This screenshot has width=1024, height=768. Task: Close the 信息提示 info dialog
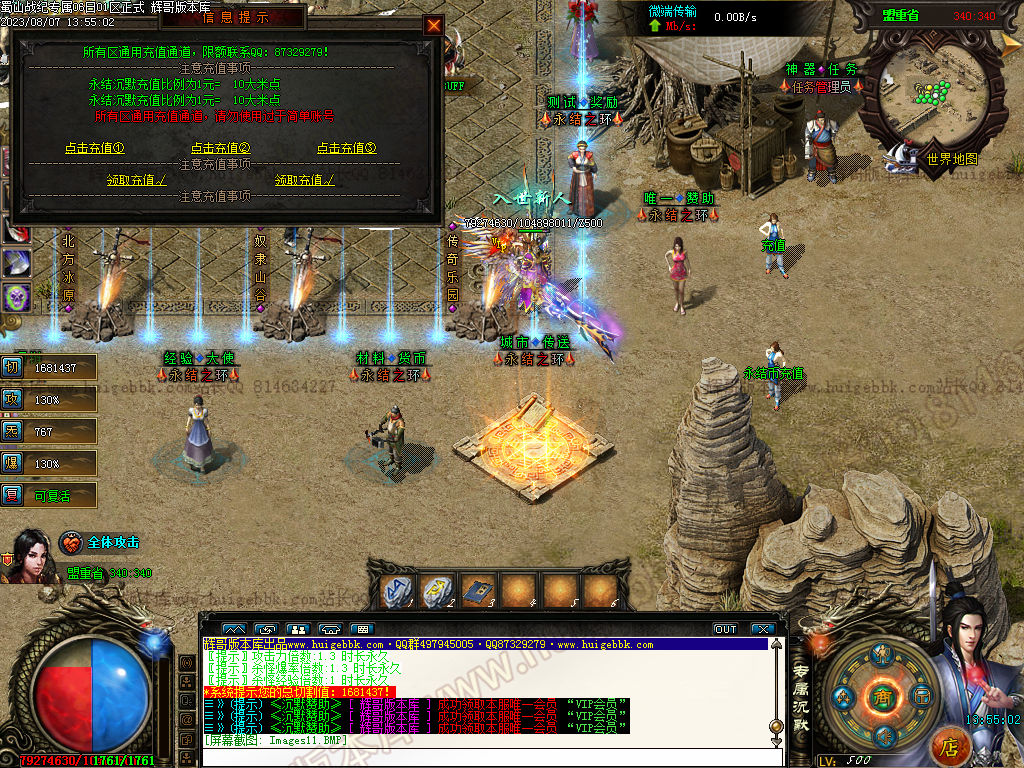tap(433, 26)
